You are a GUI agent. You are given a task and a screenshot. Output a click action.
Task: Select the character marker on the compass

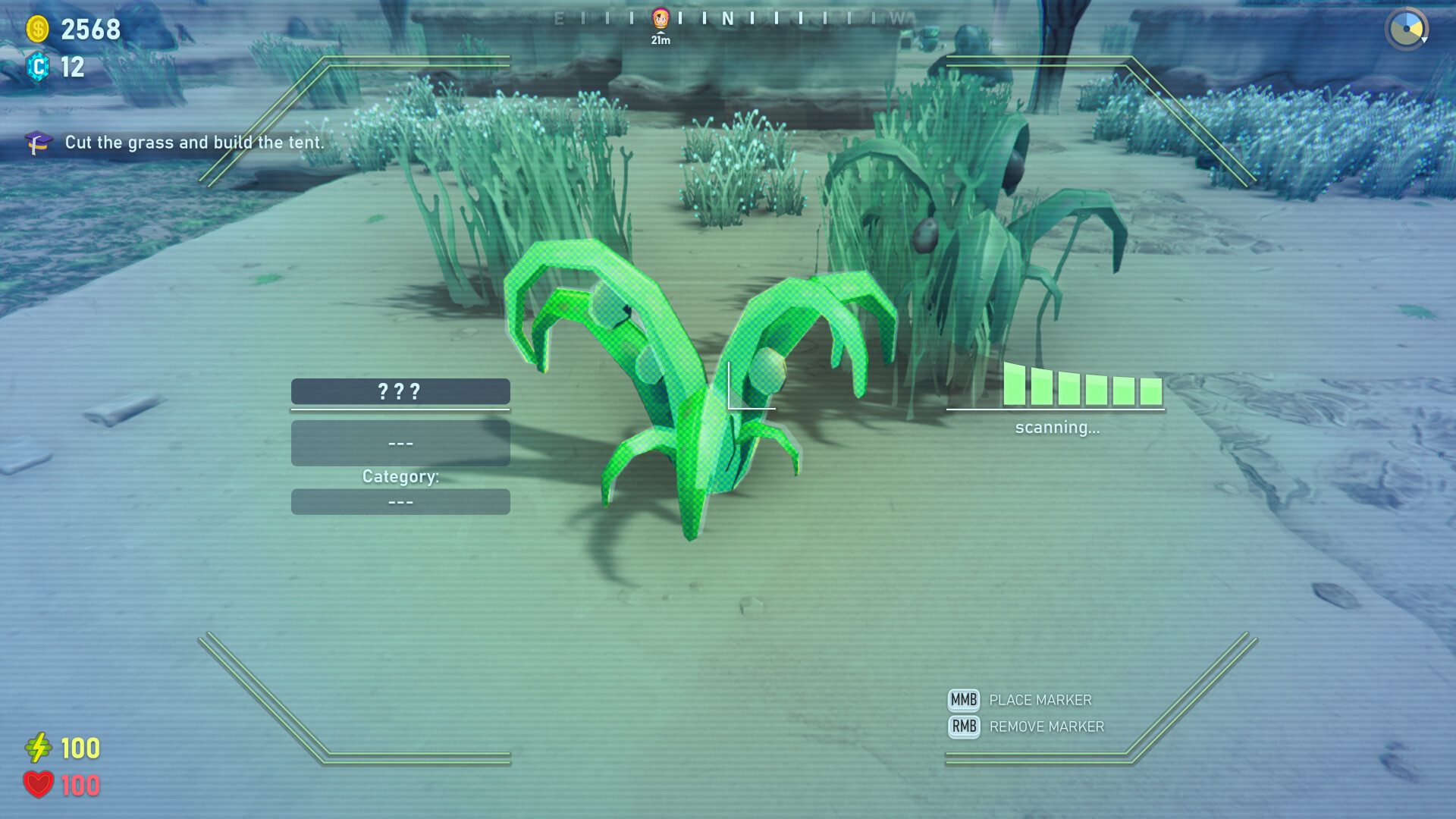click(x=661, y=18)
